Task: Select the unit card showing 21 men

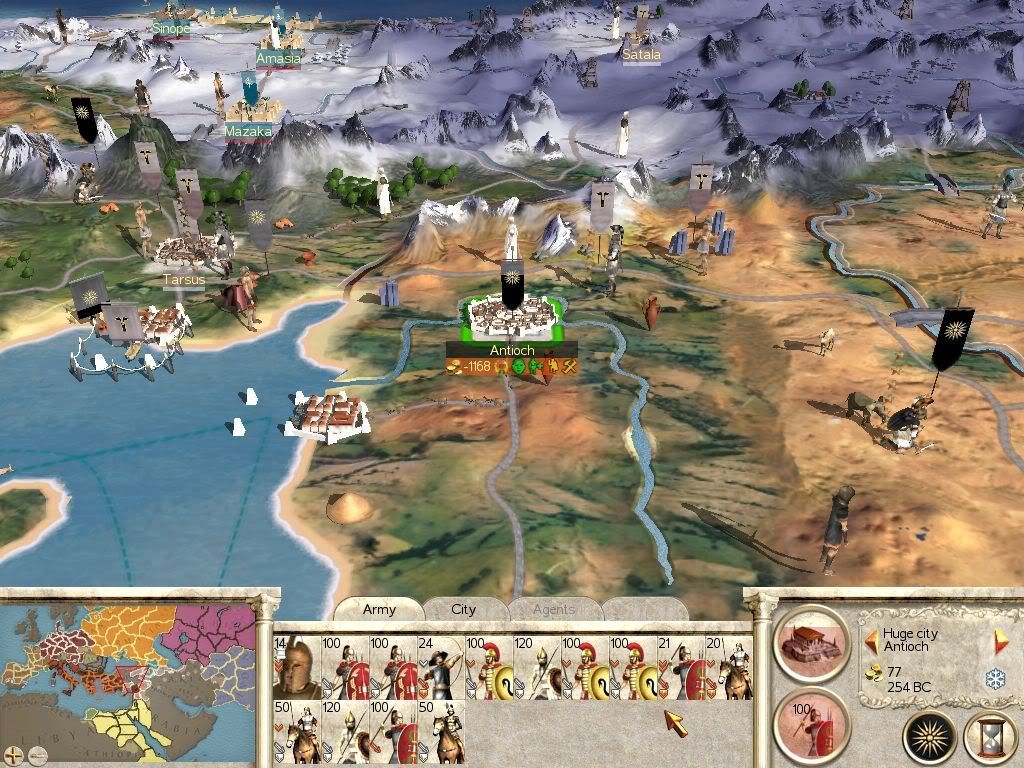Action: [x=681, y=668]
